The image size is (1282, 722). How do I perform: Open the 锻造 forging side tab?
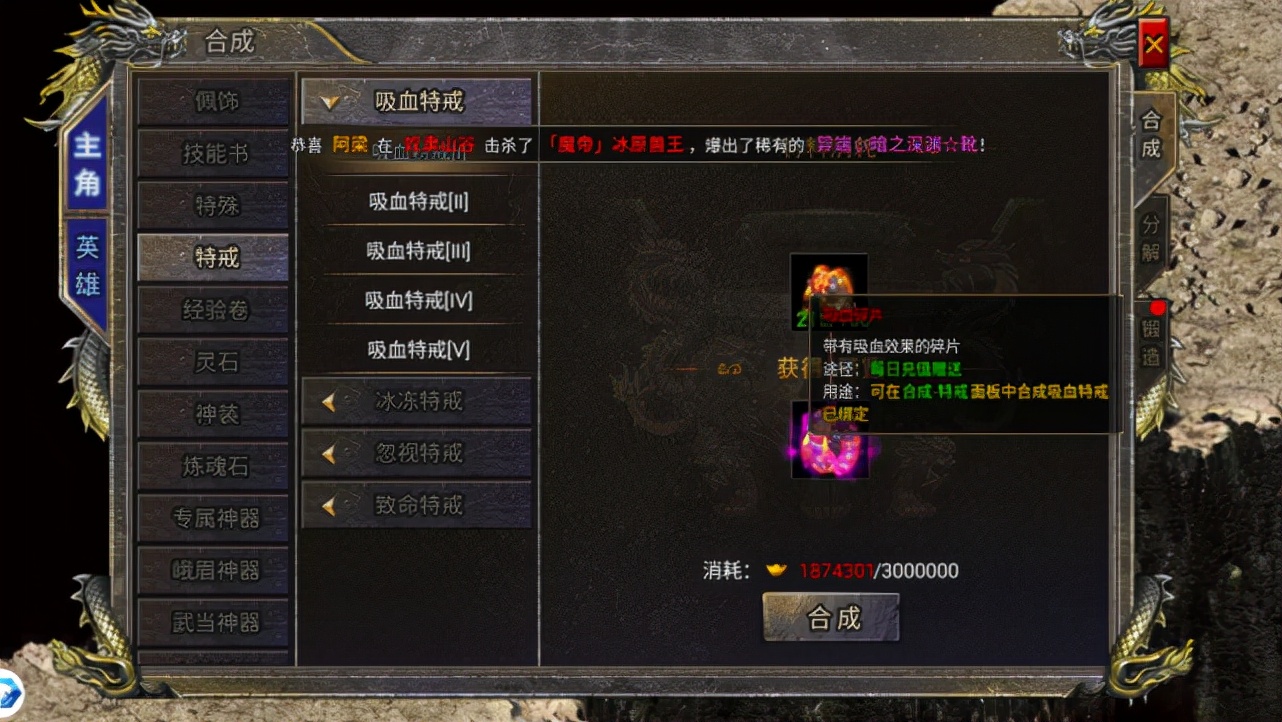coord(1151,340)
